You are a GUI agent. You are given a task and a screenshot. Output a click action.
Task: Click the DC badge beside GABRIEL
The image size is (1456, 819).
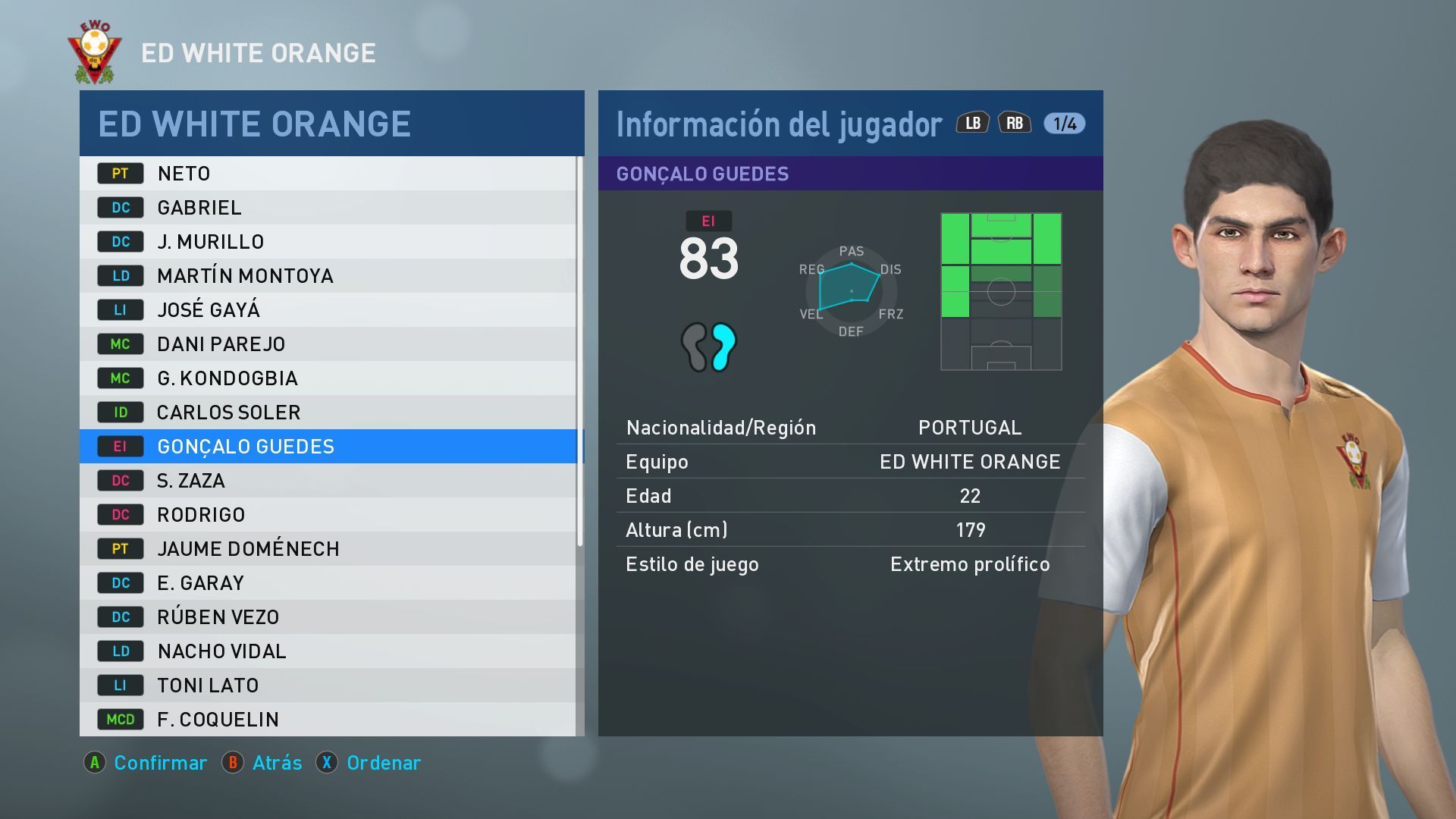coord(120,207)
